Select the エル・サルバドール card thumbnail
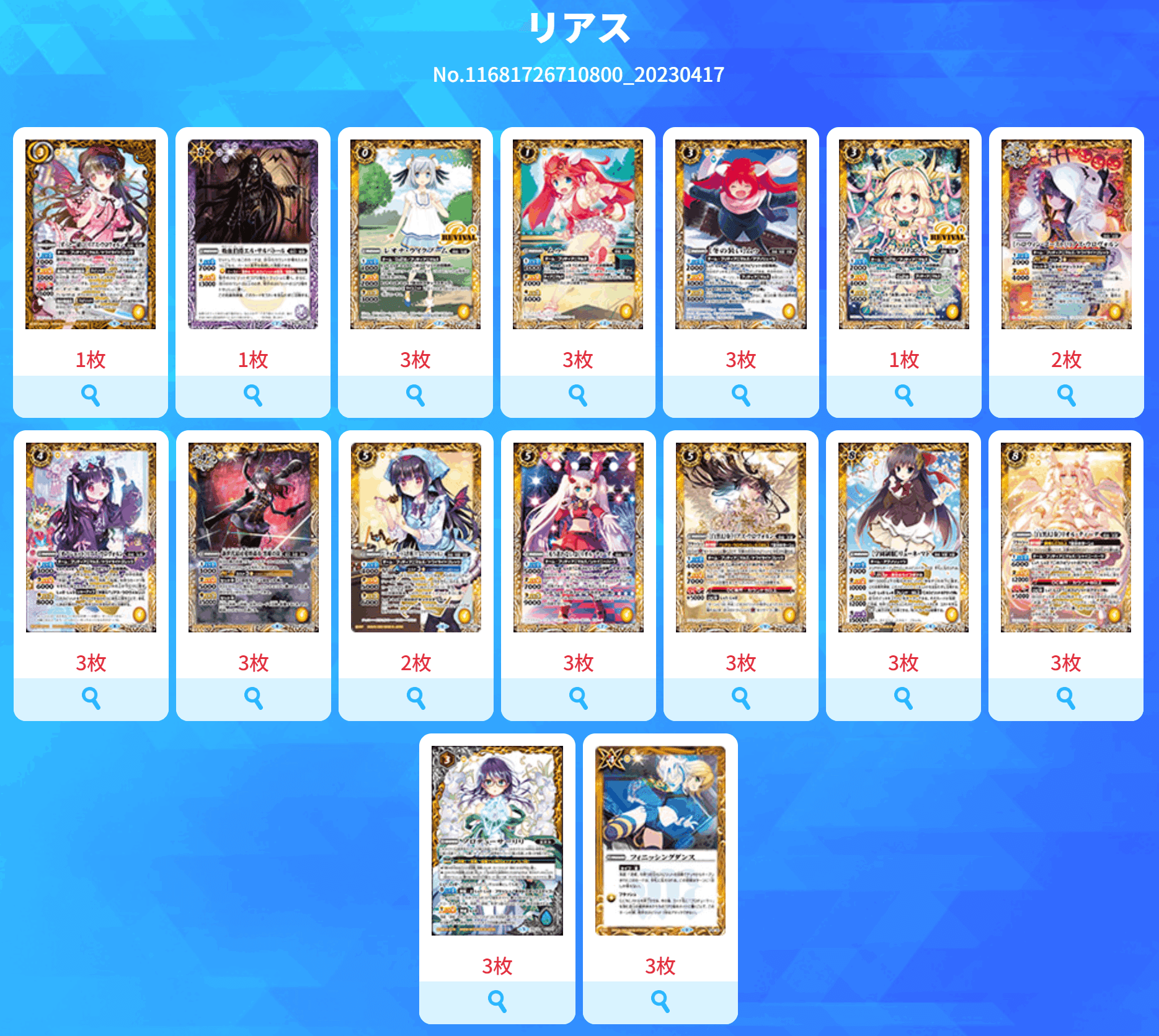1159x1036 pixels. [253, 236]
